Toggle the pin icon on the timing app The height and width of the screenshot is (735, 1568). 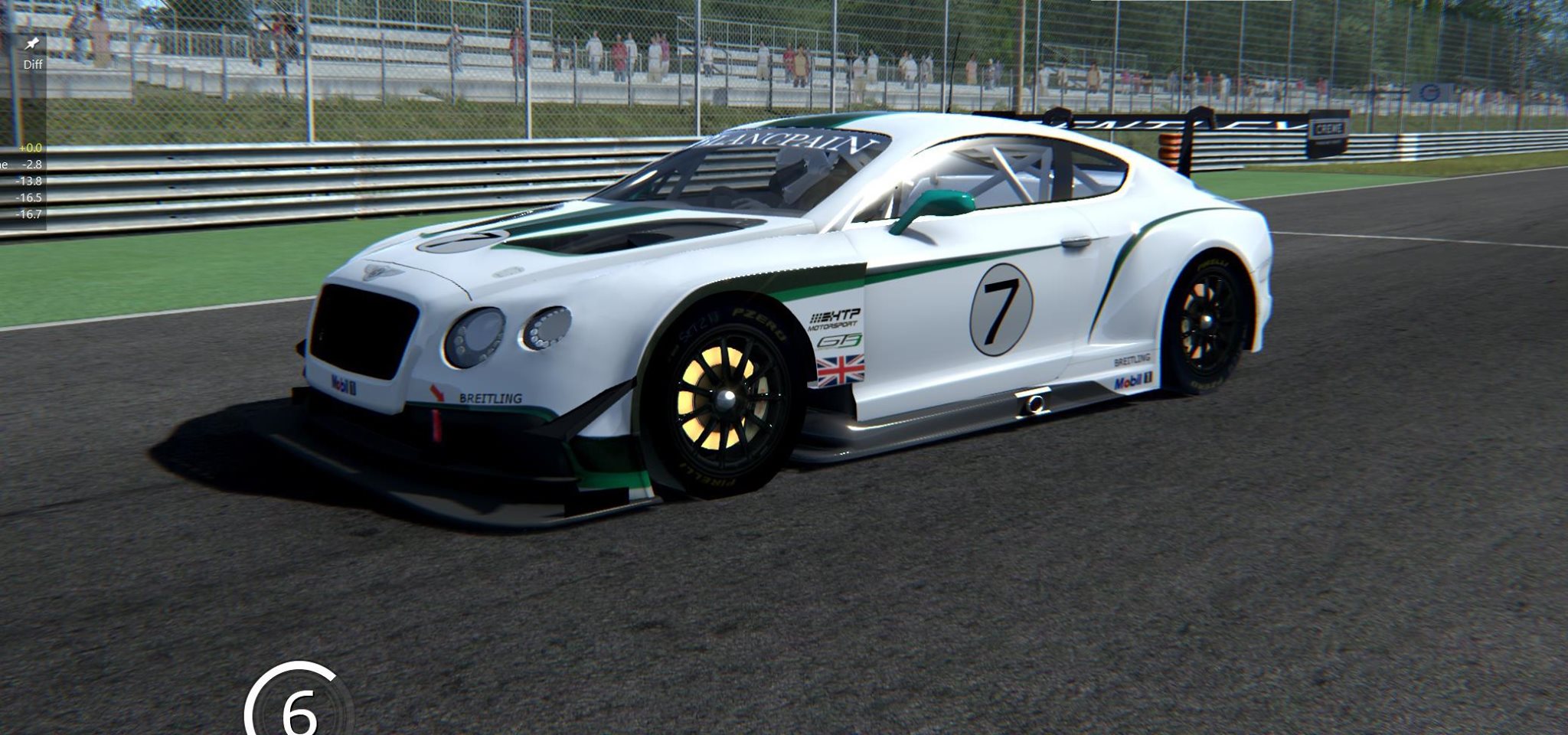[x=32, y=43]
